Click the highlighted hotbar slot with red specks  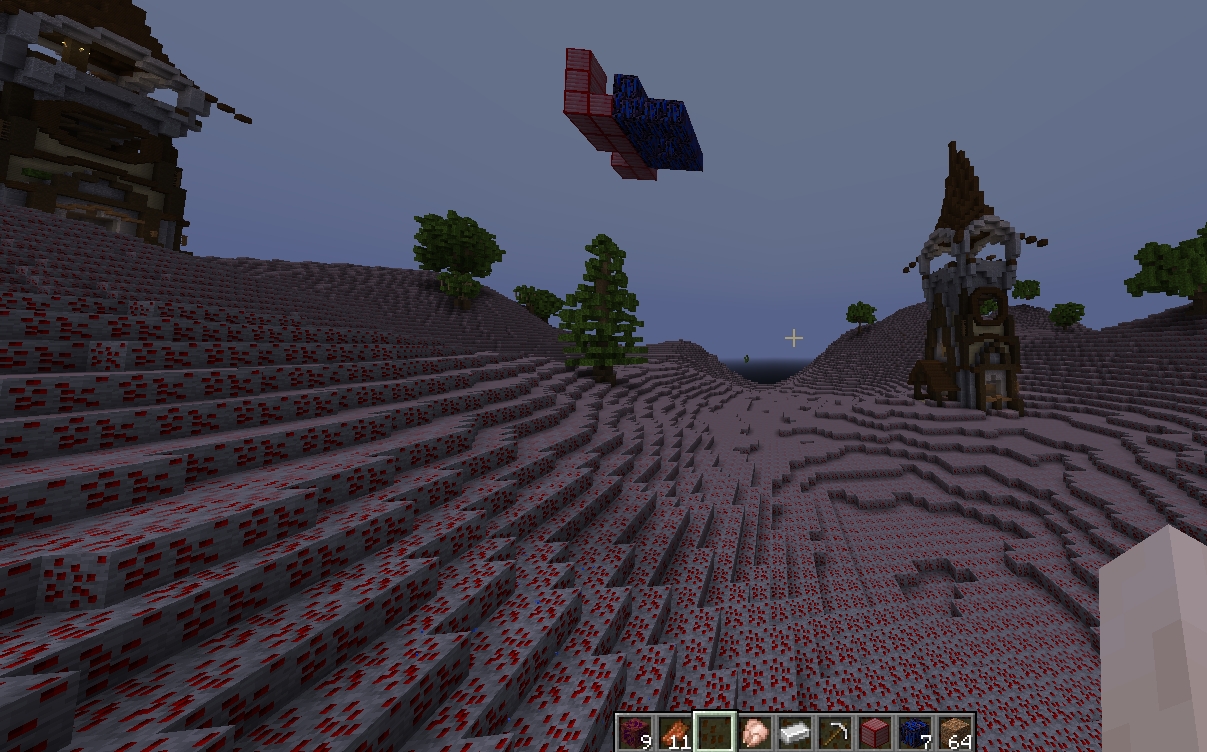click(x=714, y=733)
